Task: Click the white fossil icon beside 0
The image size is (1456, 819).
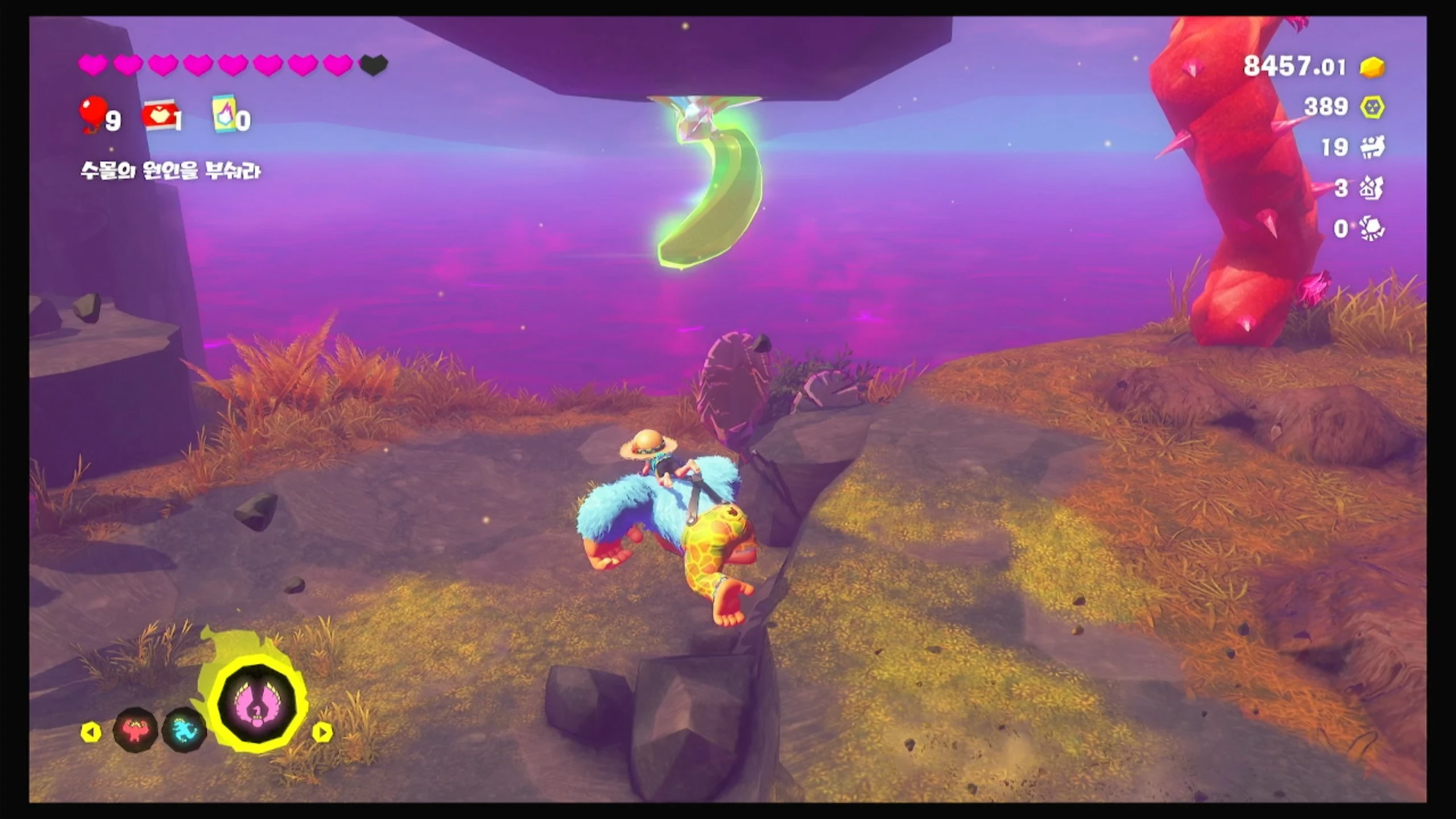Action: (x=1372, y=229)
